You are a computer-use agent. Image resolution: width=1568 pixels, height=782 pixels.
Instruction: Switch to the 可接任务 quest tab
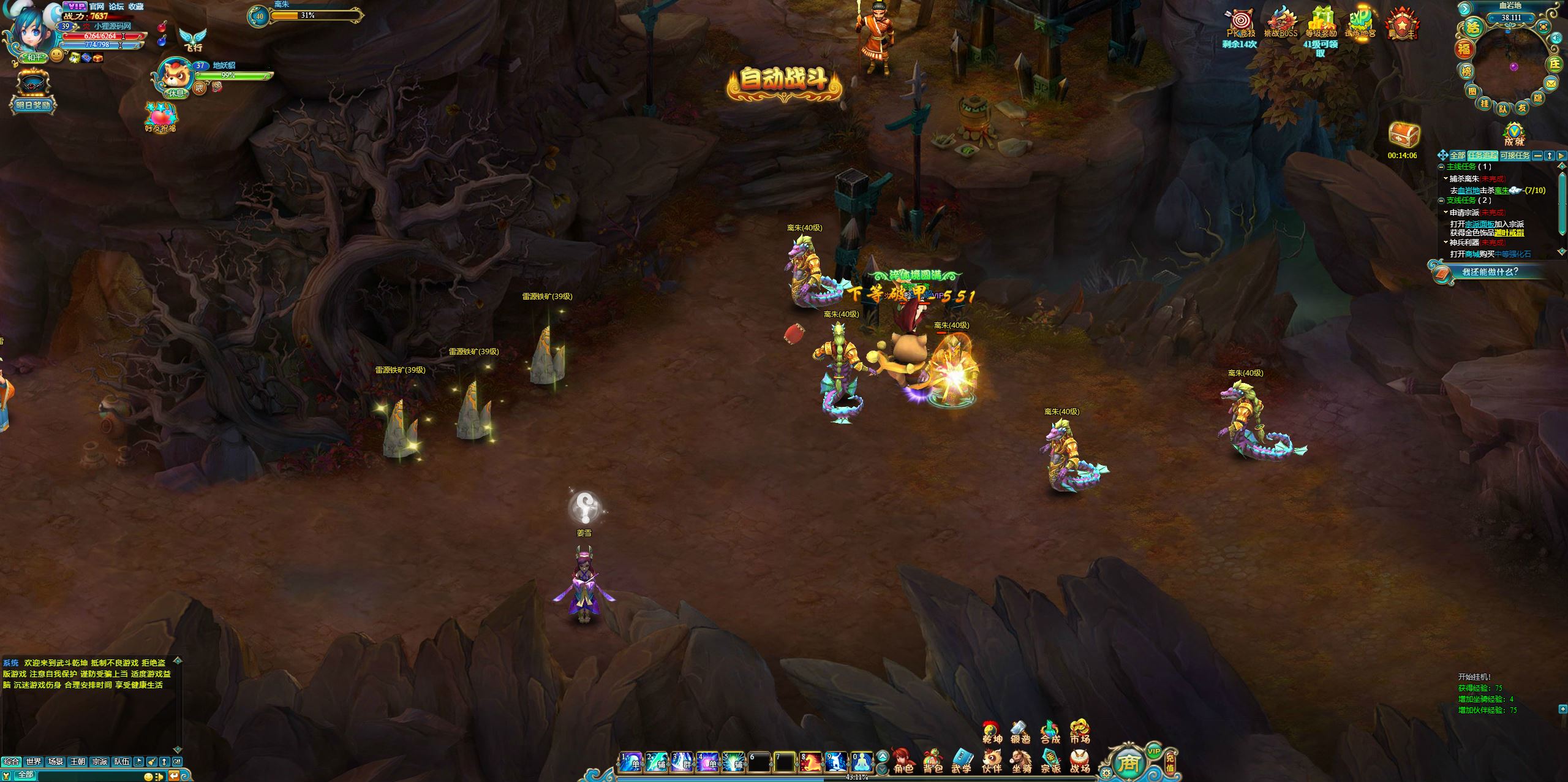[x=1514, y=156]
